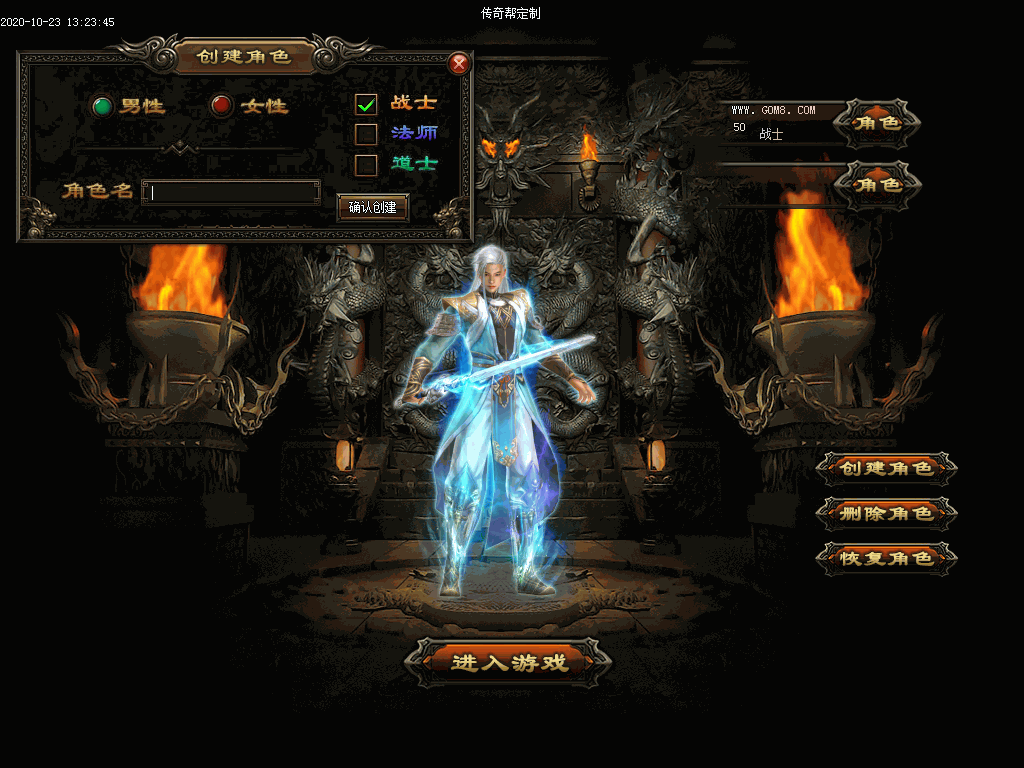
Task: Confirm with the 确认创建 button
Action: coord(373,208)
